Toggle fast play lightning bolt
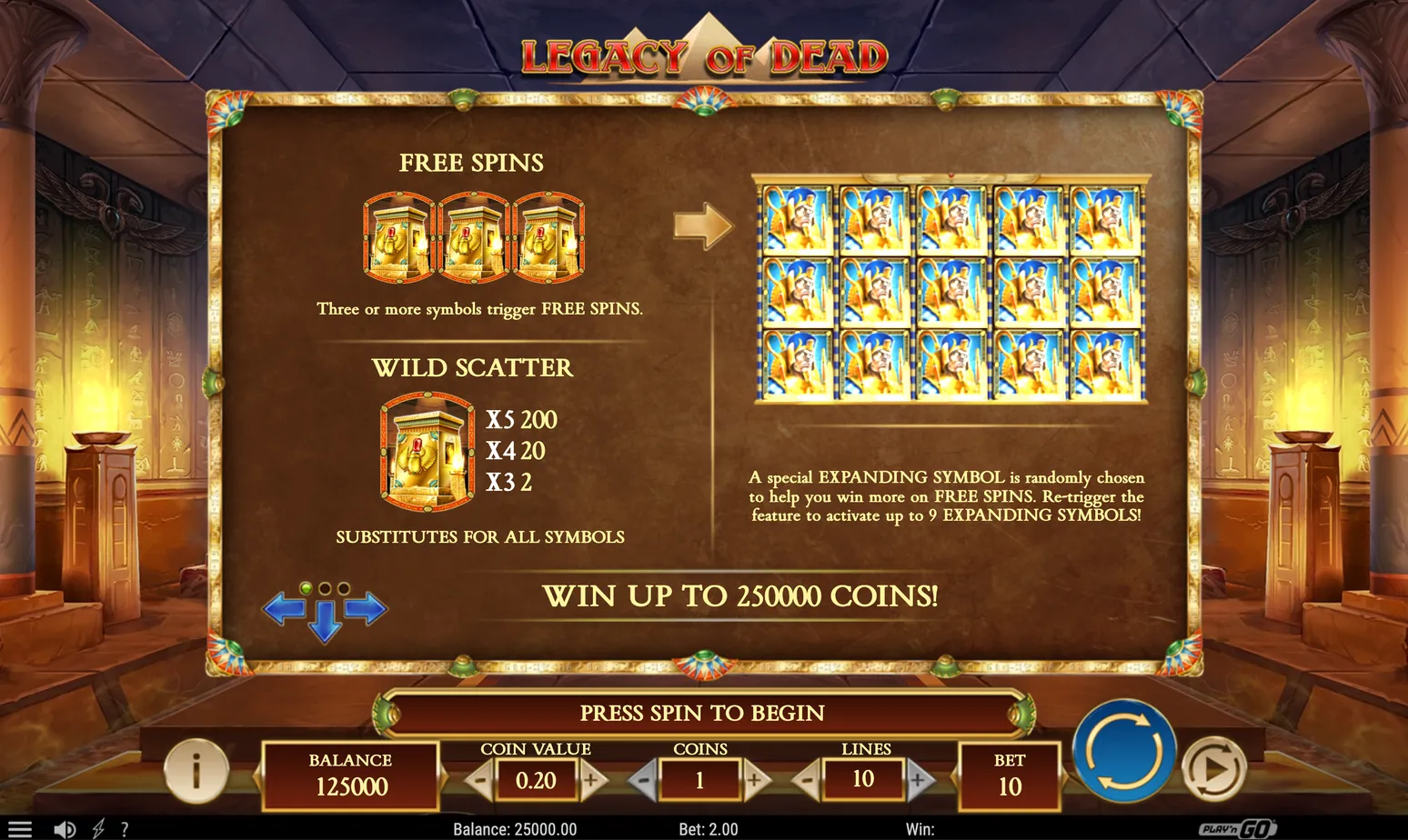Viewport: 1408px width, 840px height. click(98, 829)
